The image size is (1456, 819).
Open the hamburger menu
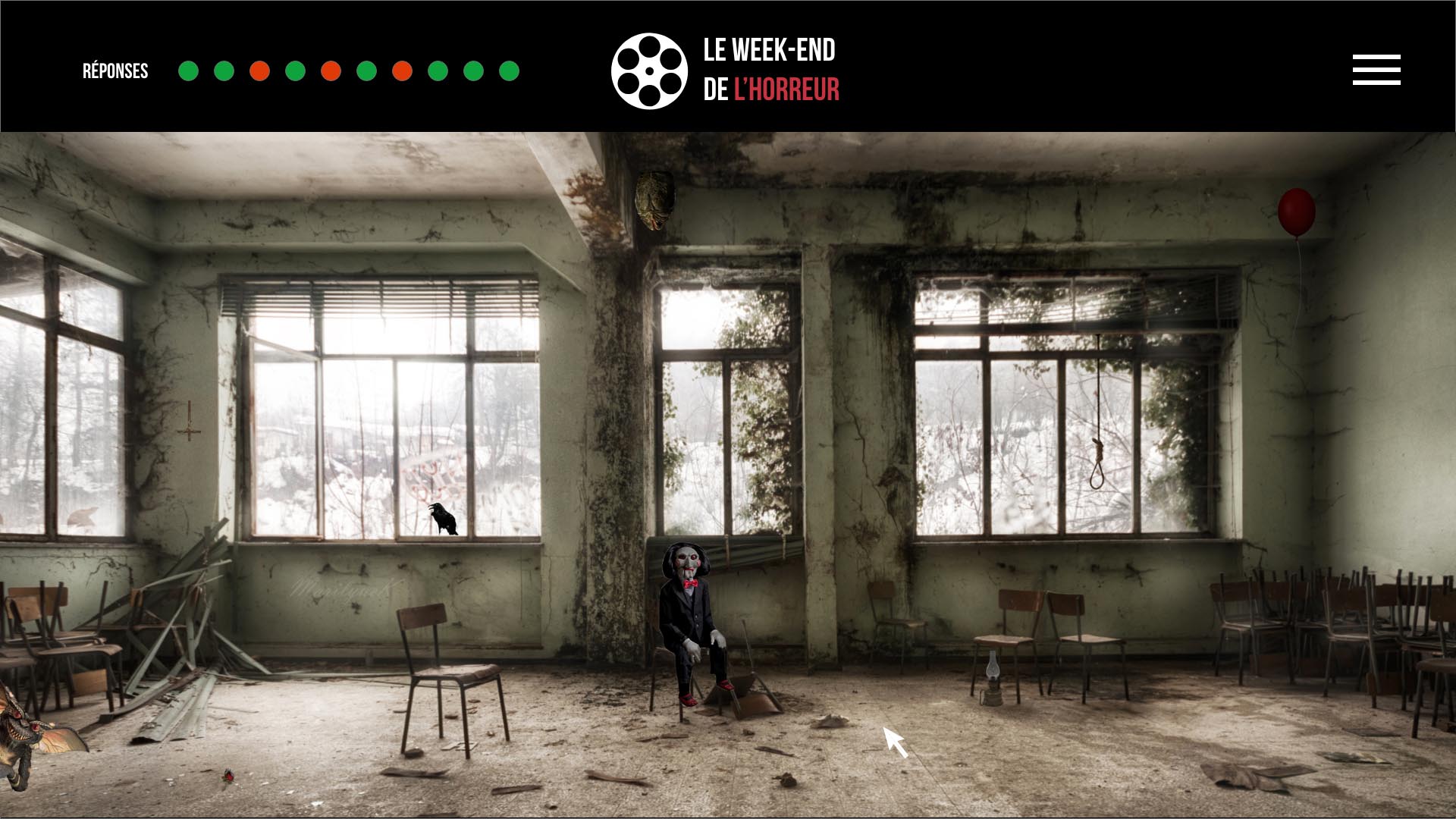tap(1376, 70)
